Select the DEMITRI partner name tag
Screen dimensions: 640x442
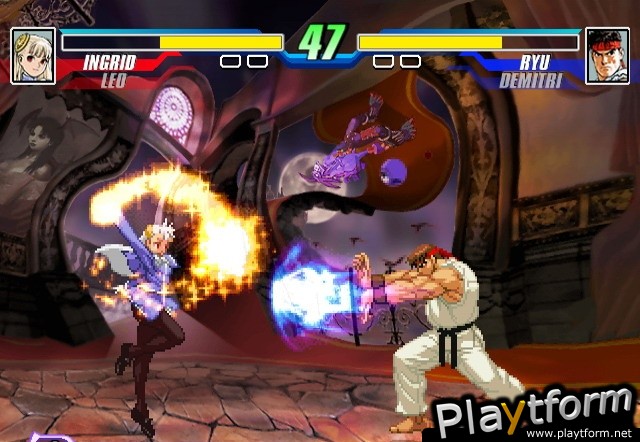point(529,80)
